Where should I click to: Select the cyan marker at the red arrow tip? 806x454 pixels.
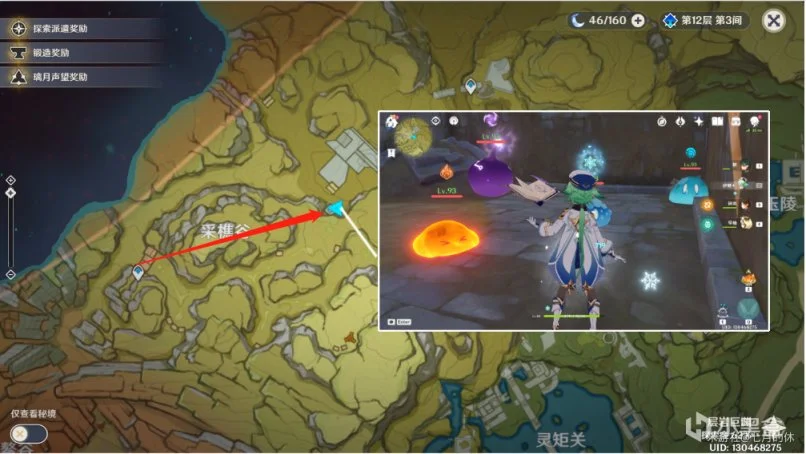[x=336, y=208]
